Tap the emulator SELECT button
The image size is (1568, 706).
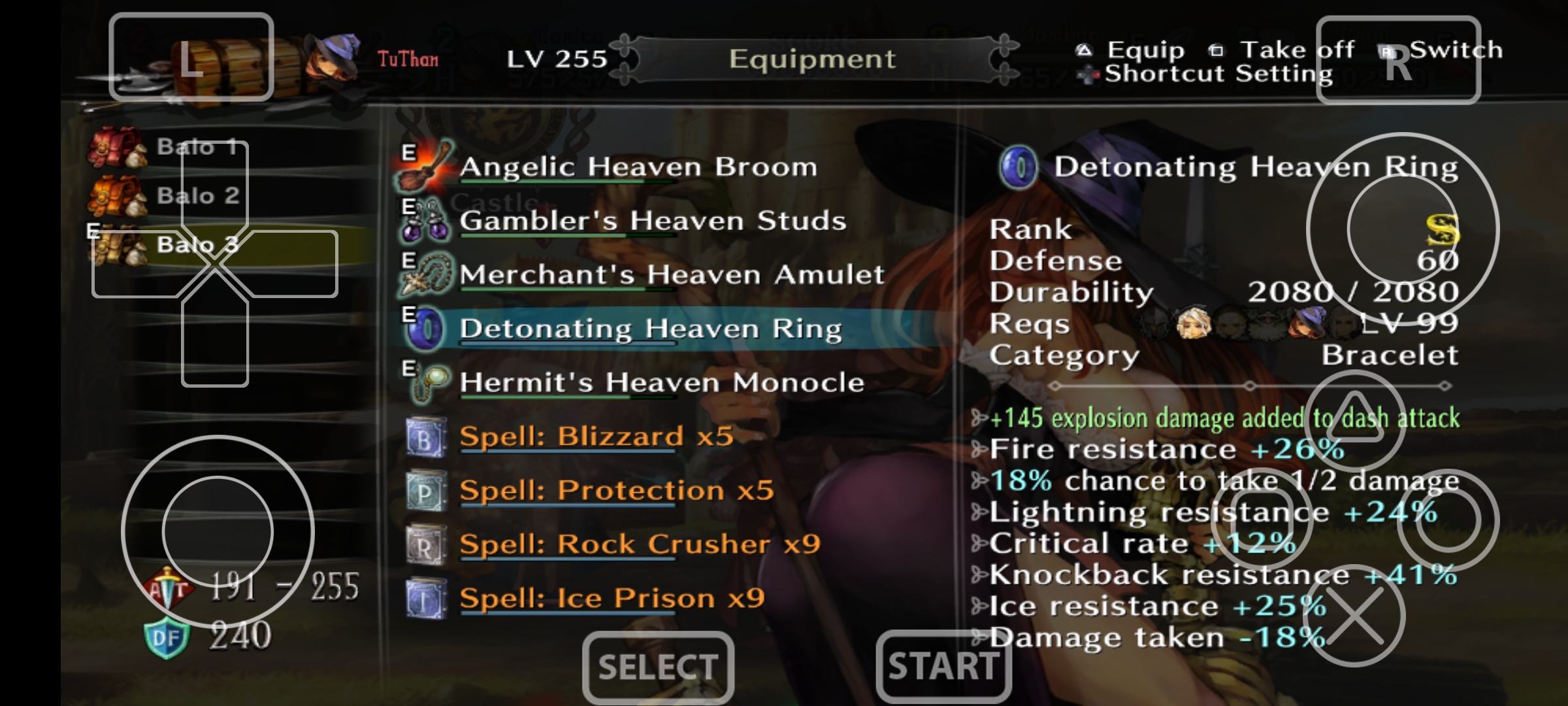tap(658, 667)
